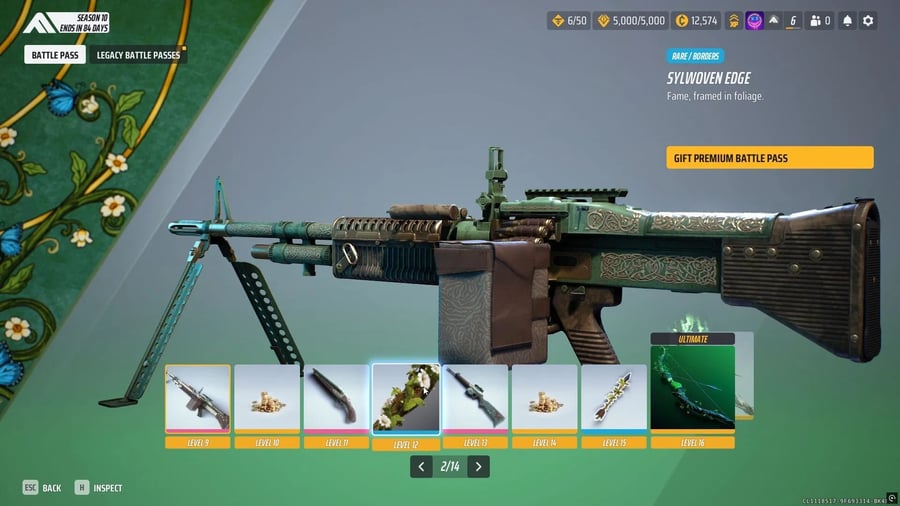
Task: Click the 5,000/5,000 gem currency counter
Action: (630, 20)
